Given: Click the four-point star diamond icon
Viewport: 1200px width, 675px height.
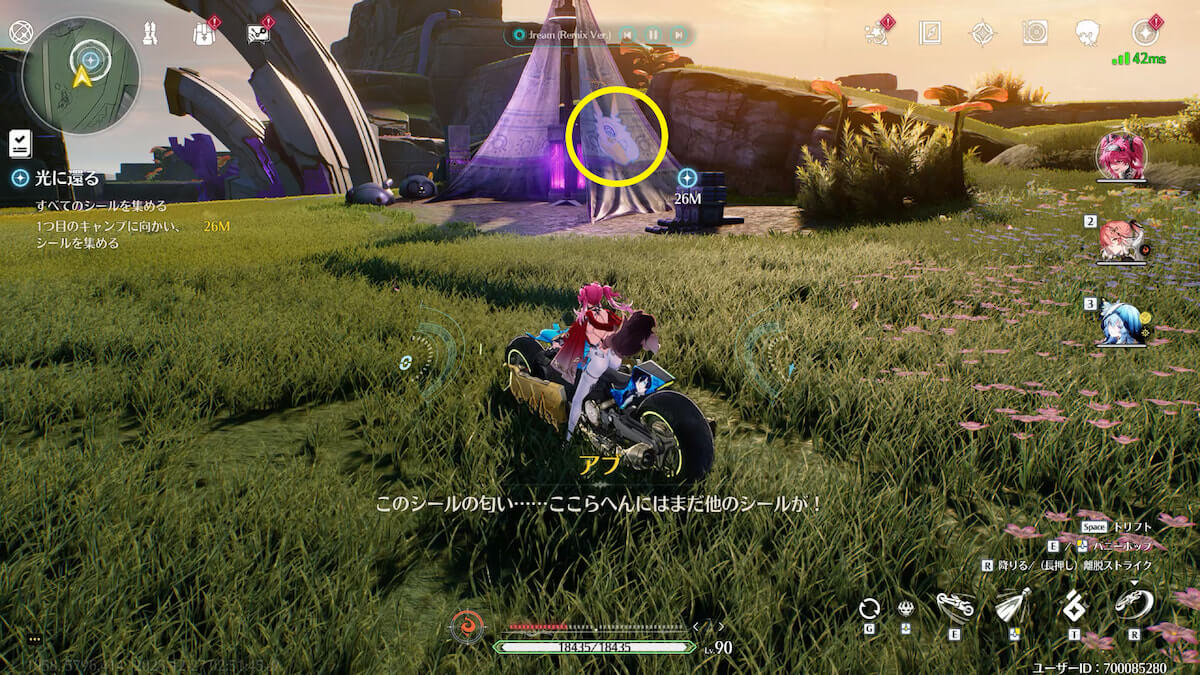Looking at the screenshot, I should [x=982, y=33].
